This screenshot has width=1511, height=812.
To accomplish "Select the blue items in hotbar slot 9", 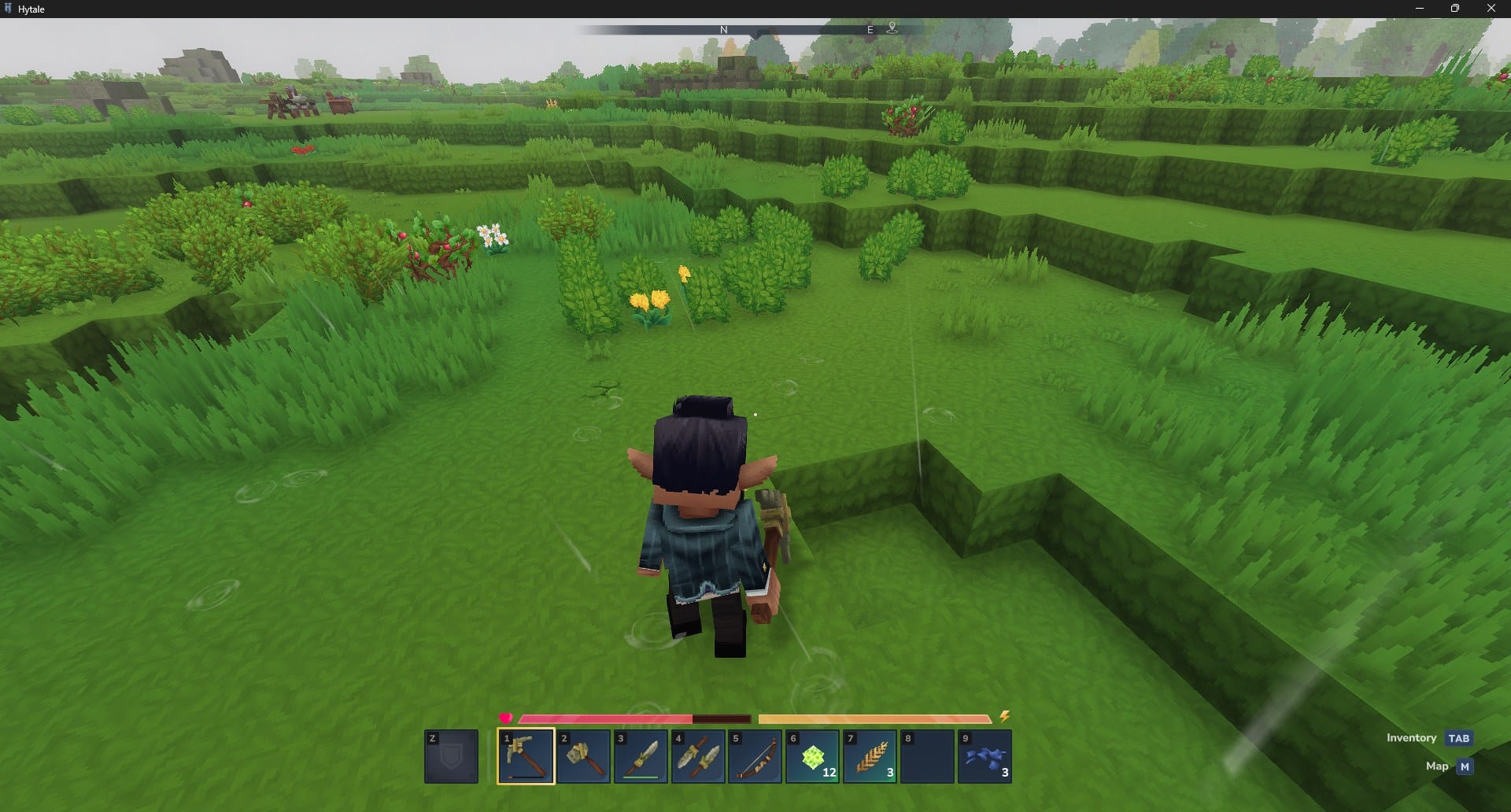I will [x=985, y=756].
